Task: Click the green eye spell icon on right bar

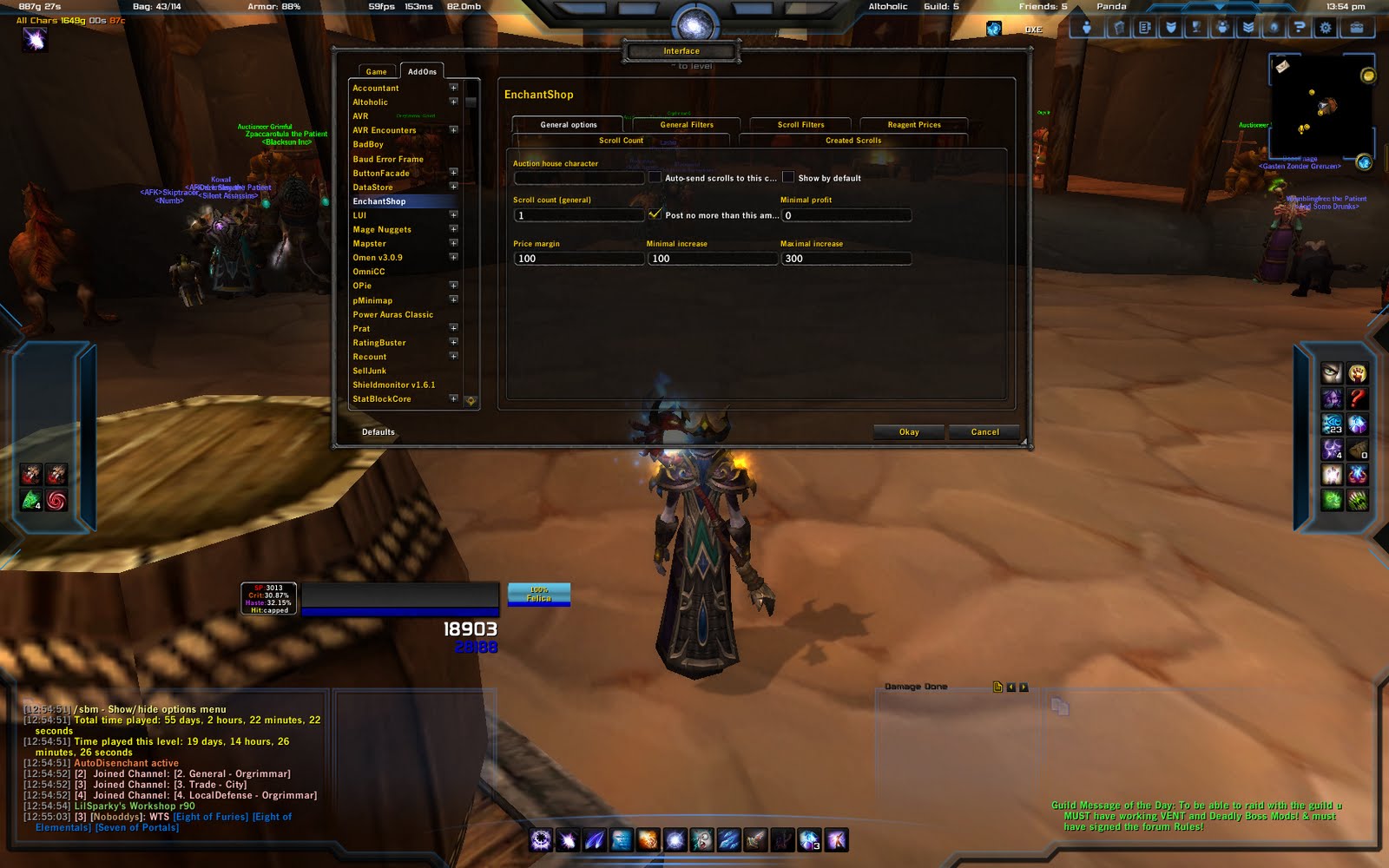Action: coord(1333,501)
